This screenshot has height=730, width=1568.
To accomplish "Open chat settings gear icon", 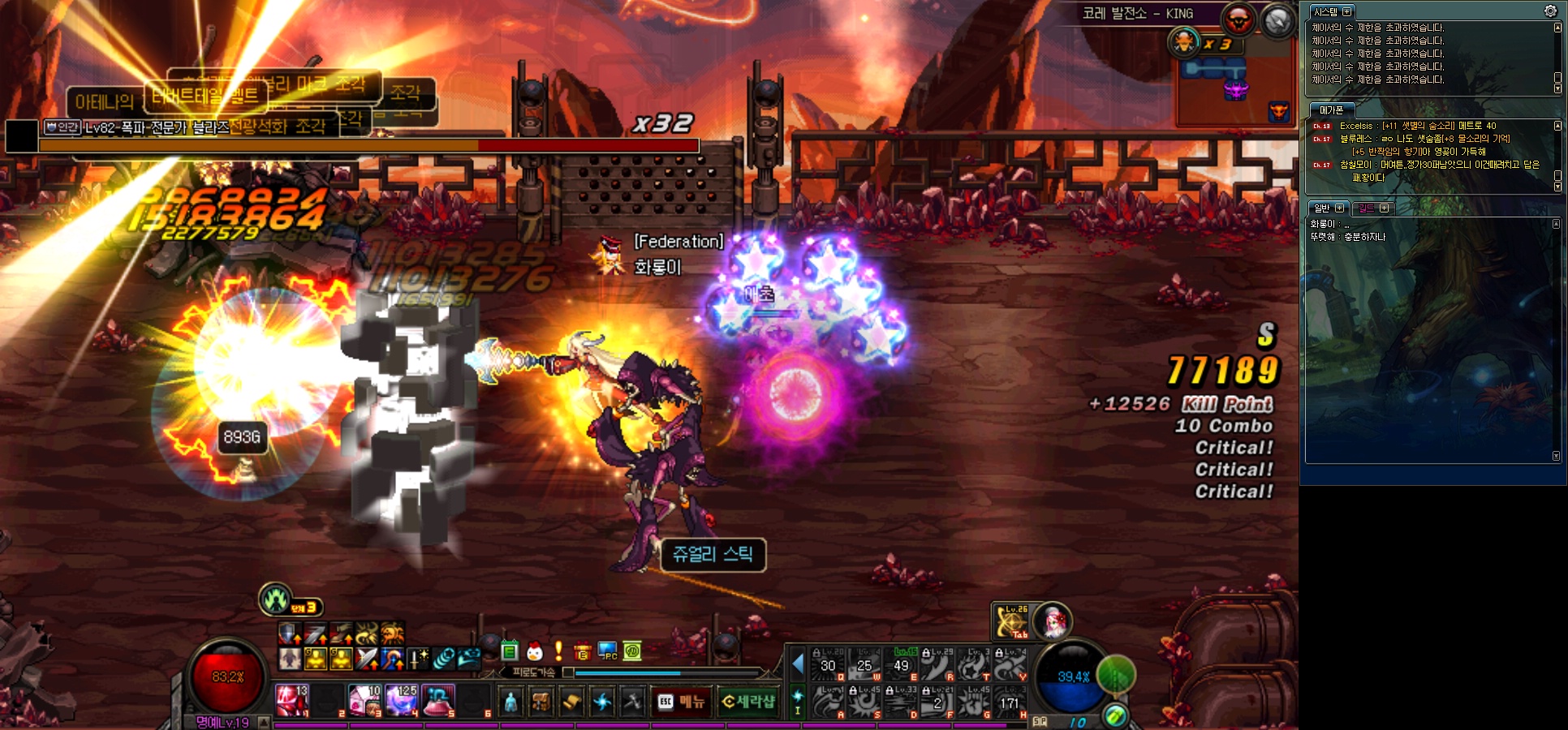I will [x=1550, y=11].
